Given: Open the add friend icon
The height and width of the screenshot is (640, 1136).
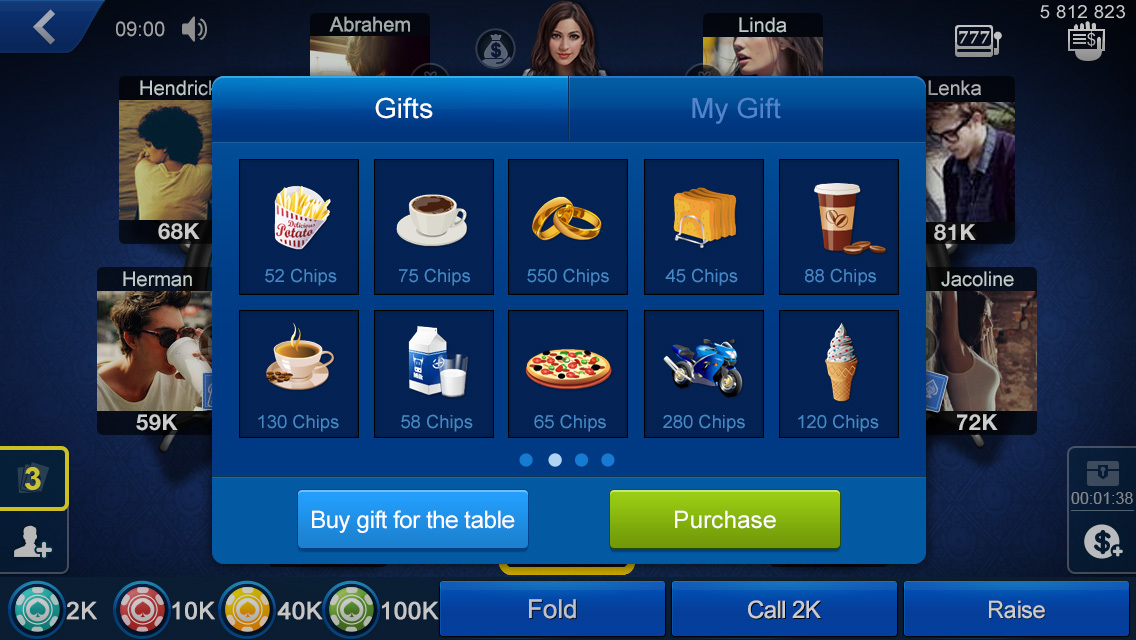Looking at the screenshot, I should [x=33, y=543].
